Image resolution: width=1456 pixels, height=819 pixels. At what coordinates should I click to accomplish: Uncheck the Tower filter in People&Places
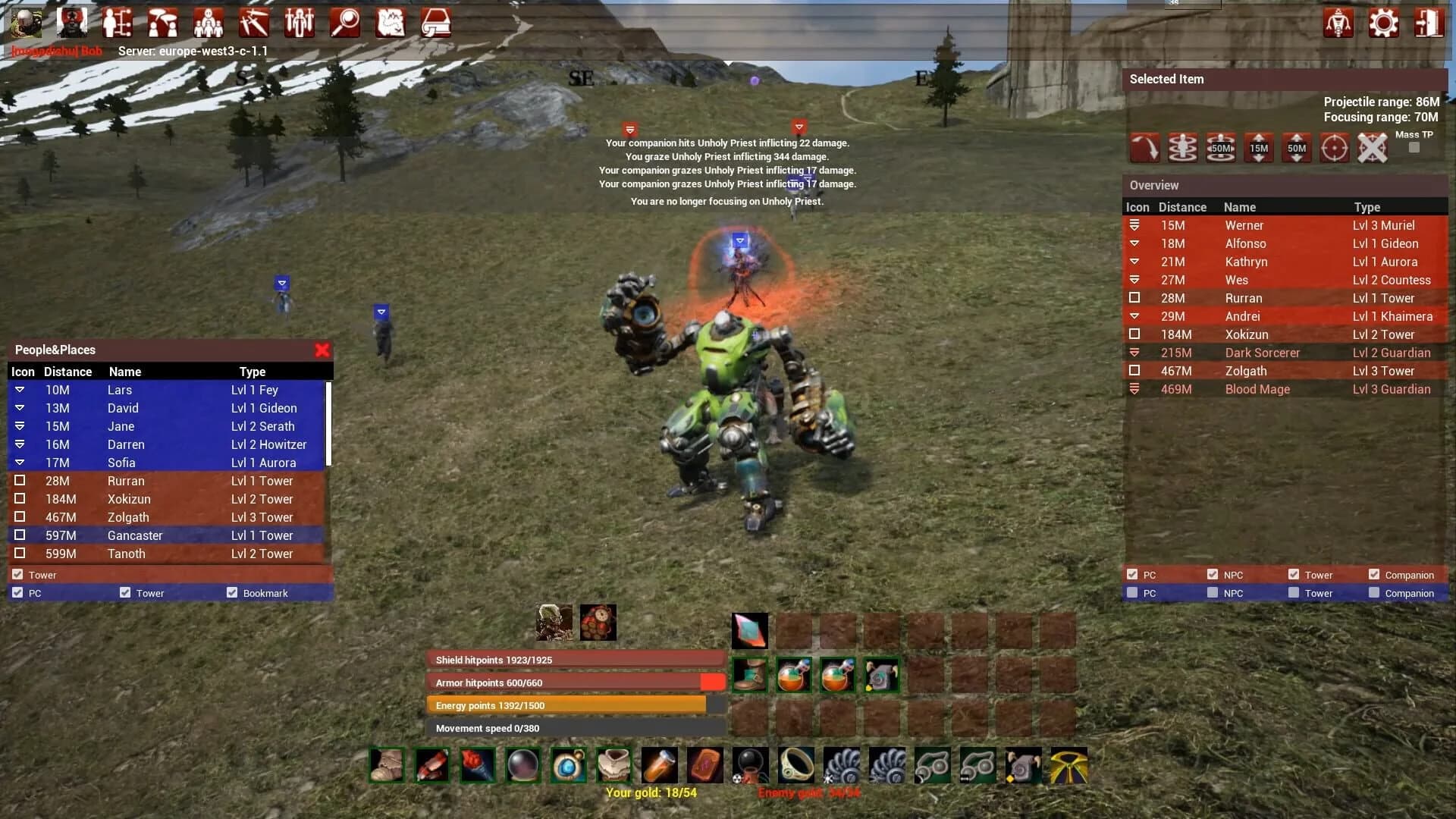click(17, 574)
